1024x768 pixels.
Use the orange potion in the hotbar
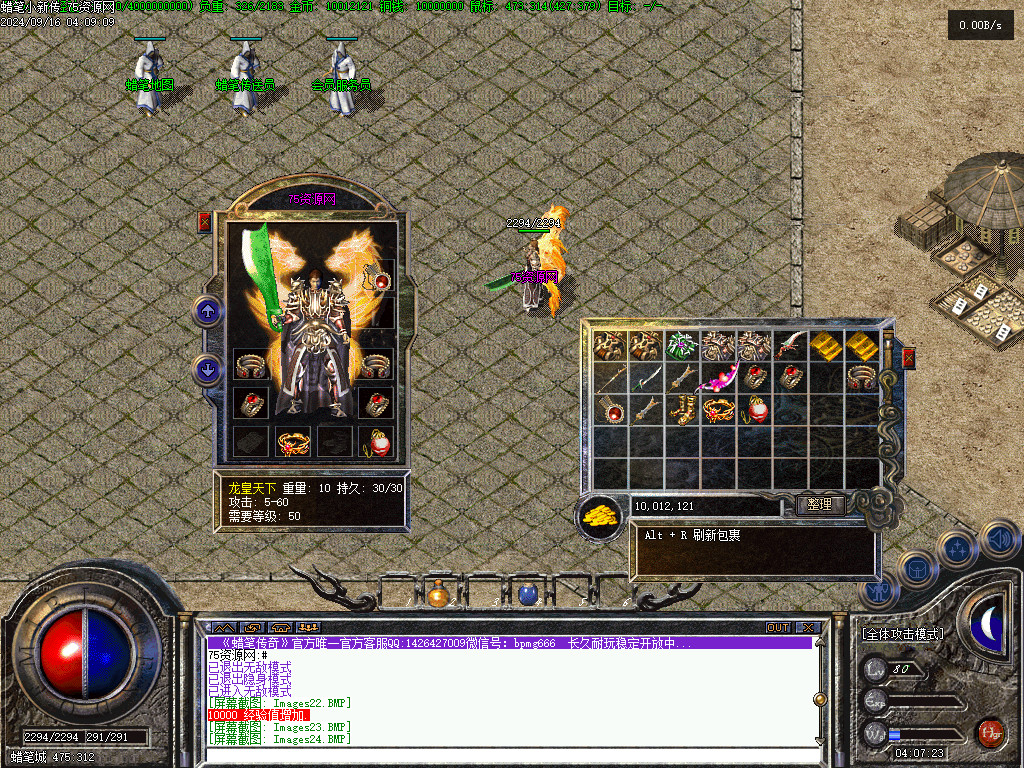[438, 595]
